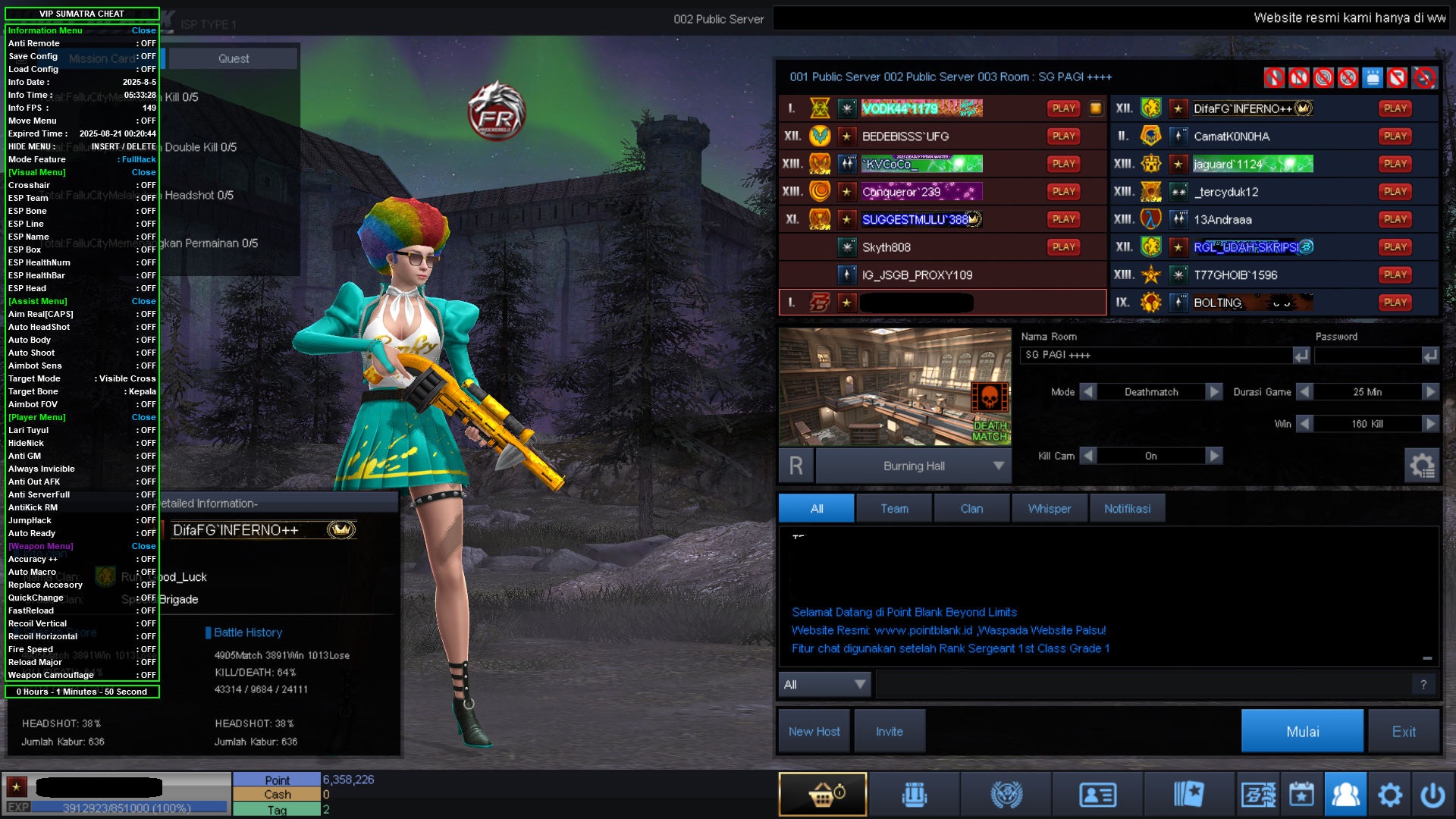Open the Invite player dialog
The image size is (1456, 819).
point(889,731)
